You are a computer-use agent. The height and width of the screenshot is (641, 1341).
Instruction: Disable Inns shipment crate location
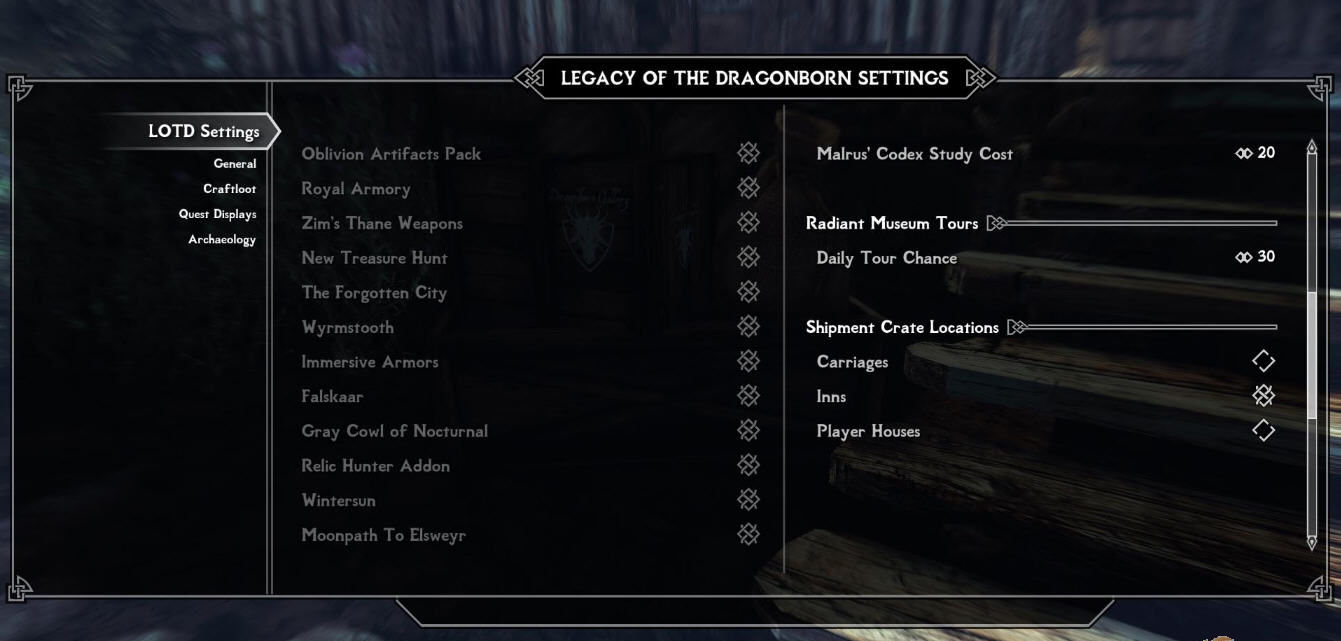click(1263, 396)
